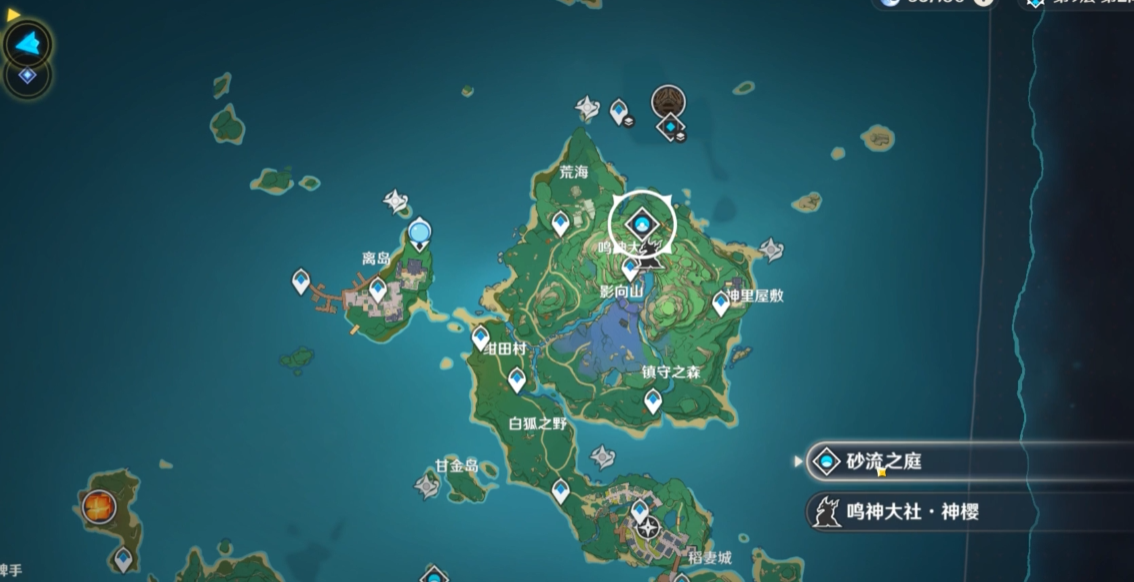Select the teleport waypoint above 影向山
The width and height of the screenshot is (1134, 582).
pyautogui.click(x=631, y=267)
